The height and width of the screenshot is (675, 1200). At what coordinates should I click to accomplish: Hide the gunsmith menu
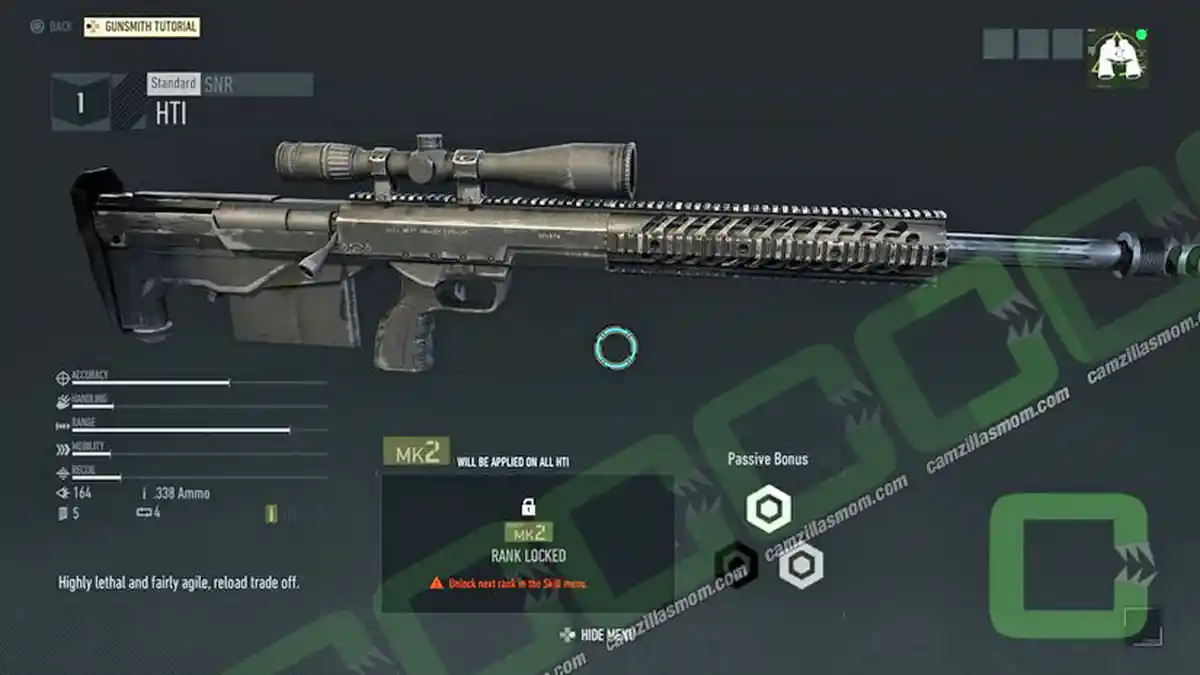pos(598,634)
